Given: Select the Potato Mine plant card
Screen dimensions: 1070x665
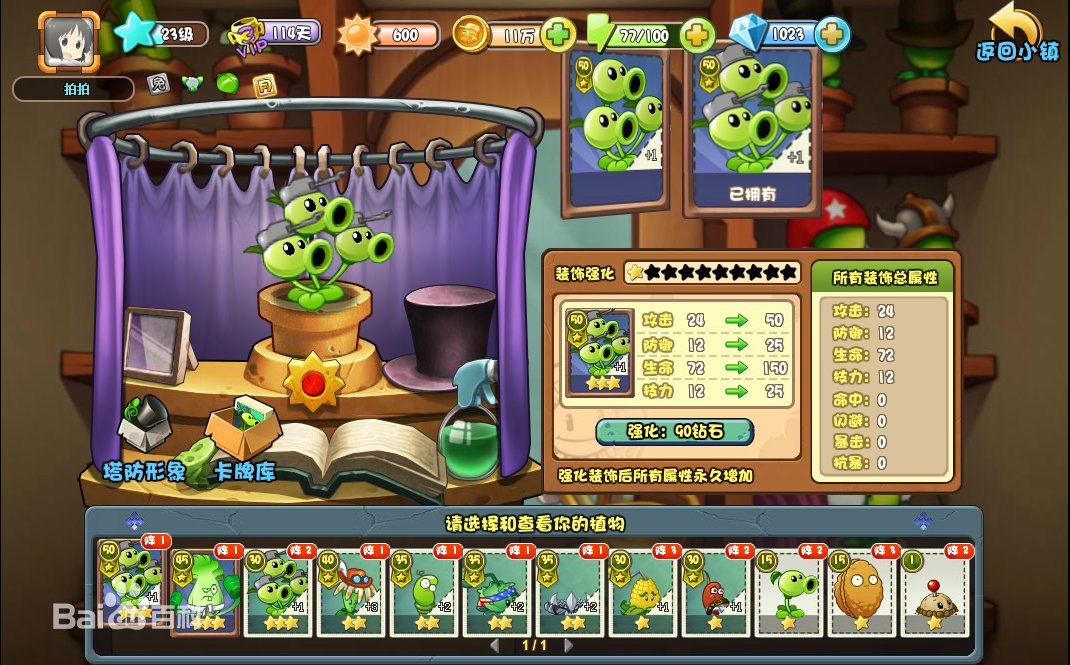Looking at the screenshot, I should tap(935, 593).
